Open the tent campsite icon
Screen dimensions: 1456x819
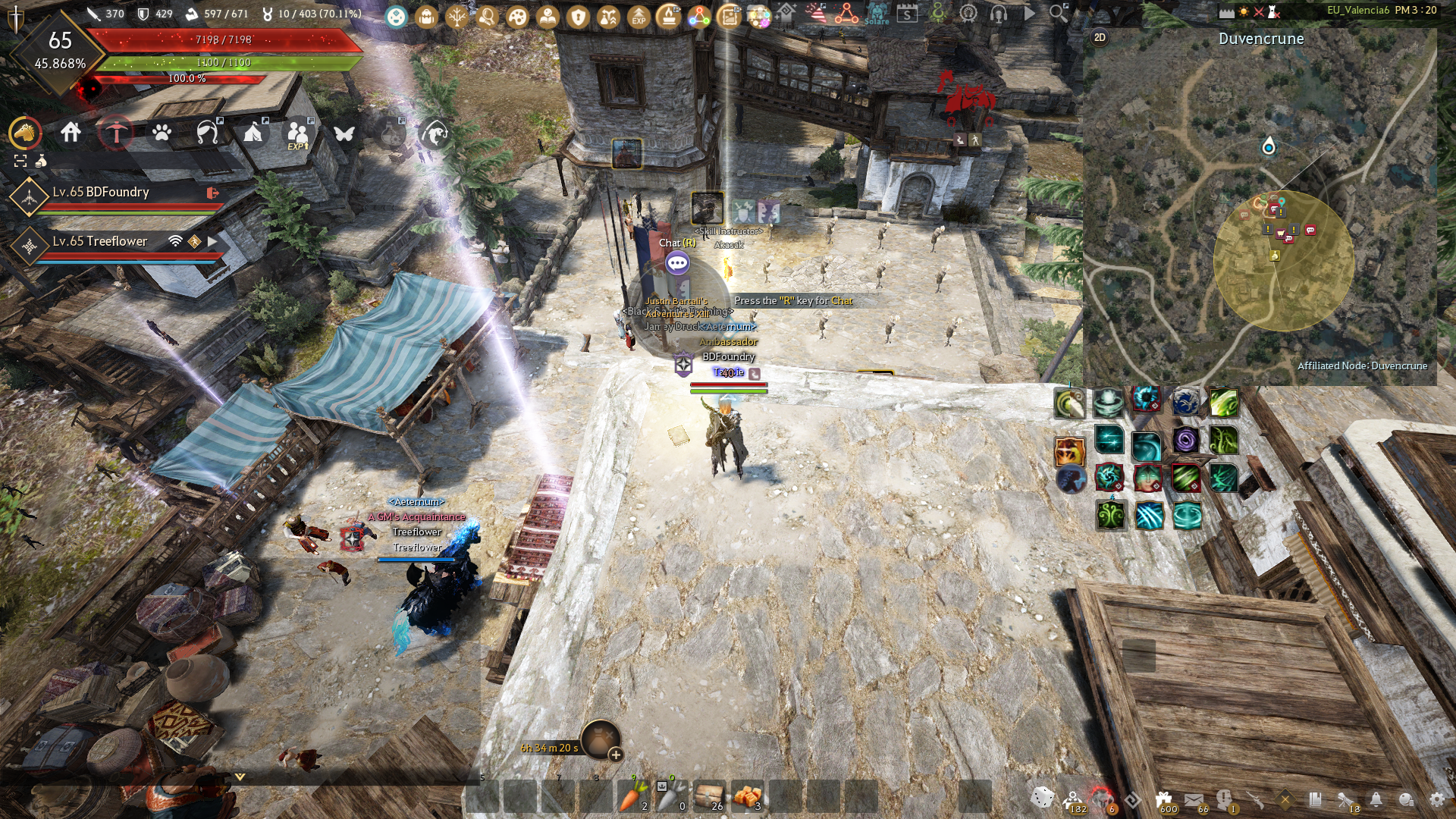pyautogui.click(x=253, y=133)
